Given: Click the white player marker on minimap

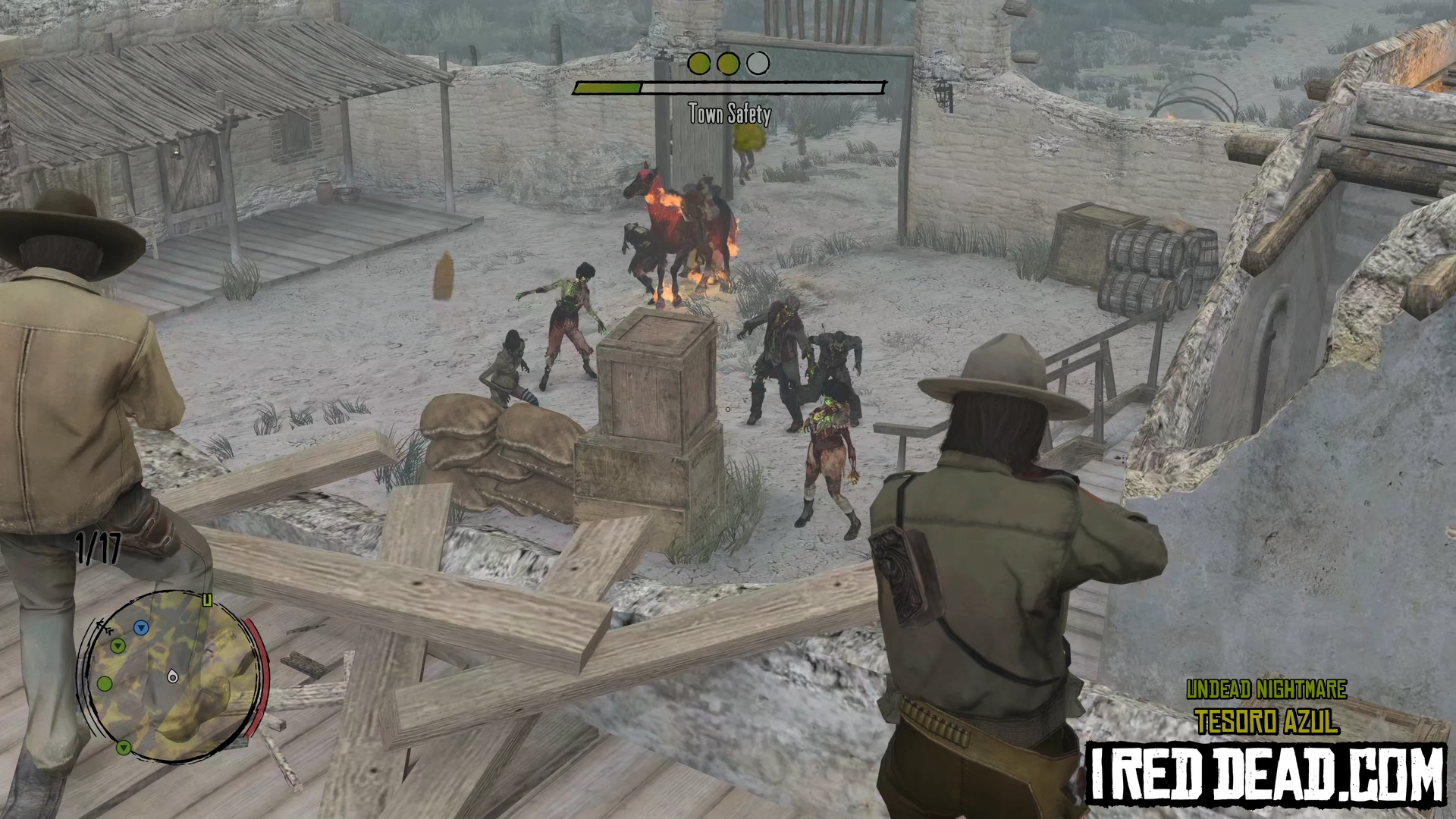Looking at the screenshot, I should [x=173, y=676].
